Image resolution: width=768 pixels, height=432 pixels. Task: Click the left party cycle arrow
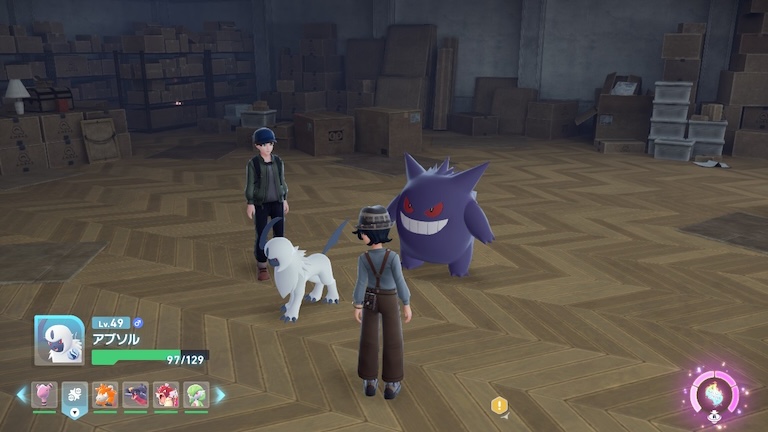coord(21,395)
